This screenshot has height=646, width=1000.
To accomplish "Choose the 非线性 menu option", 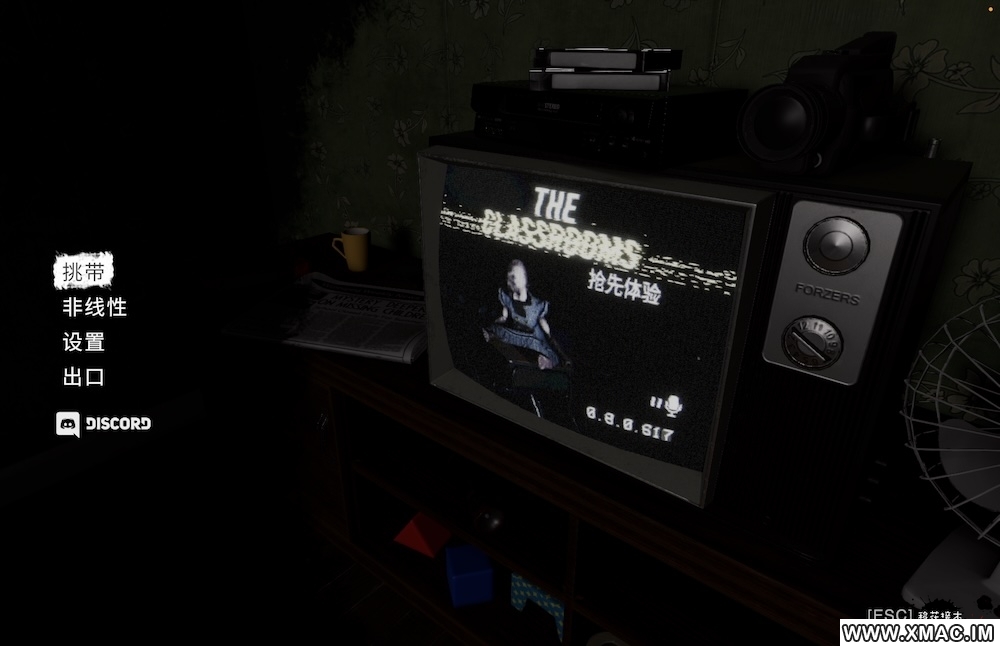I will (94, 307).
